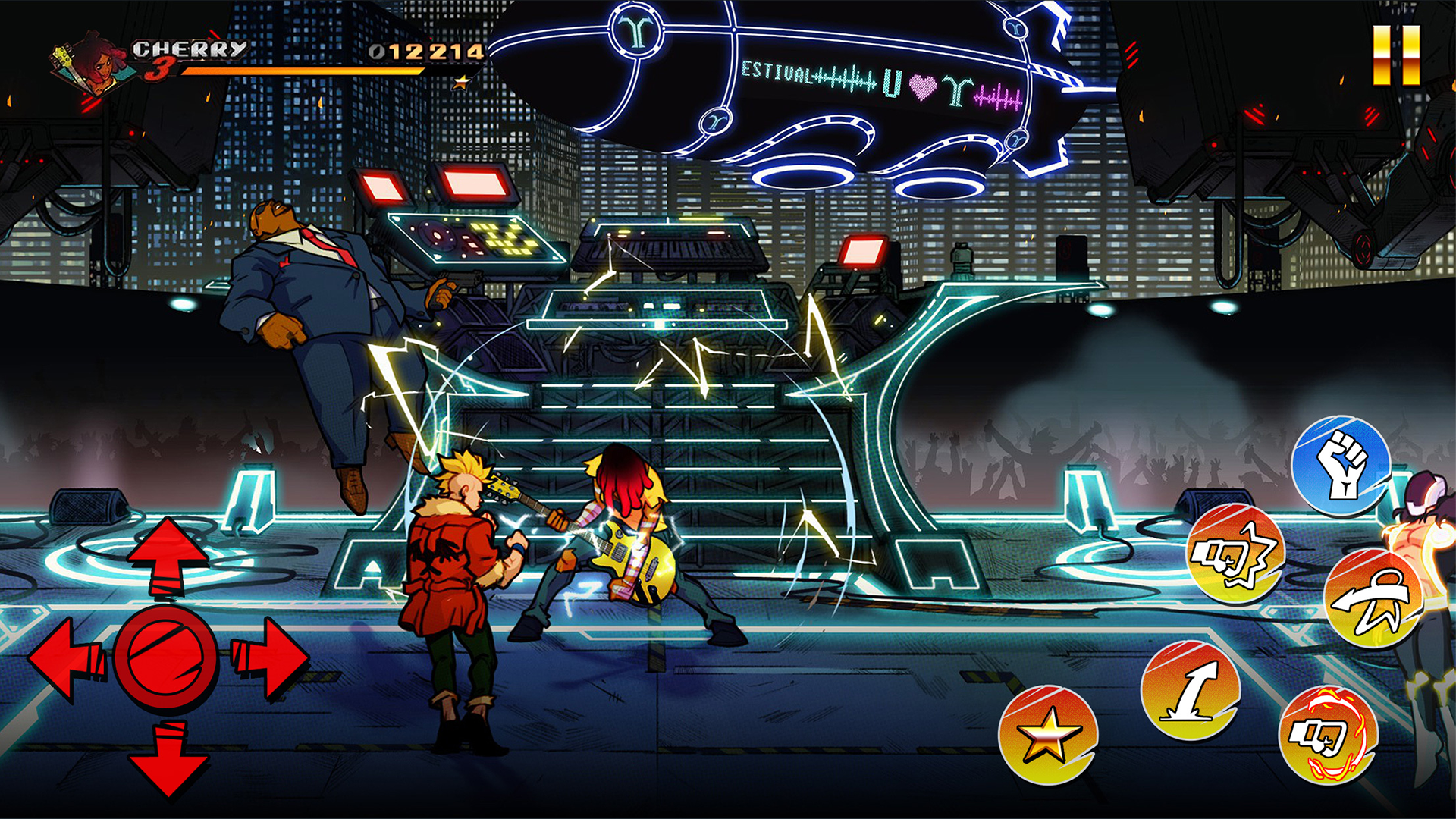Activate the flaming fist special attack
This screenshot has height=819, width=1456.
pyautogui.click(x=1328, y=735)
